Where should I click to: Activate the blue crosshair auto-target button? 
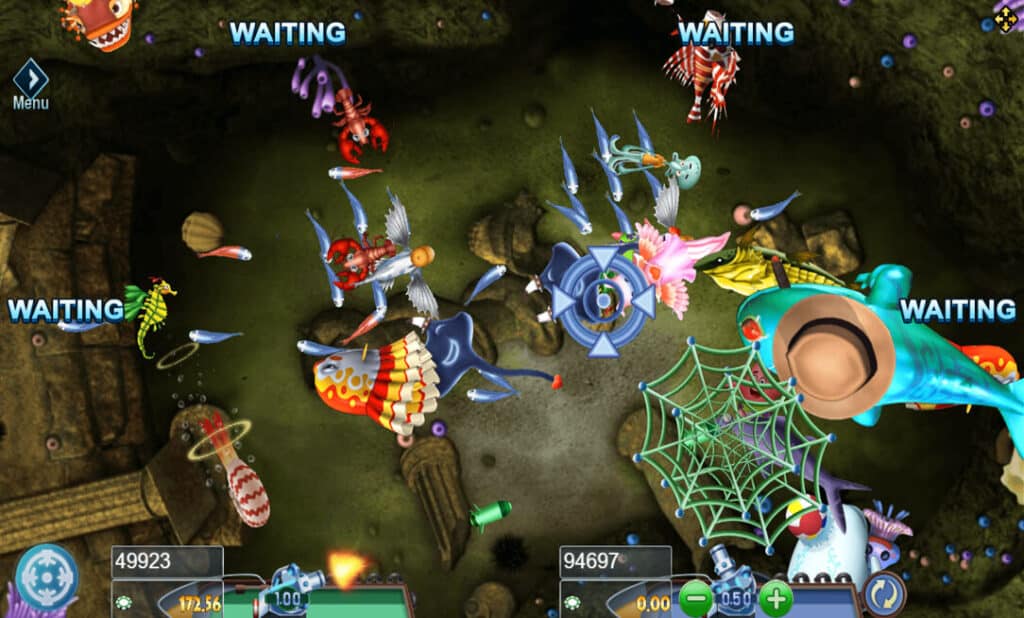[x=47, y=577]
